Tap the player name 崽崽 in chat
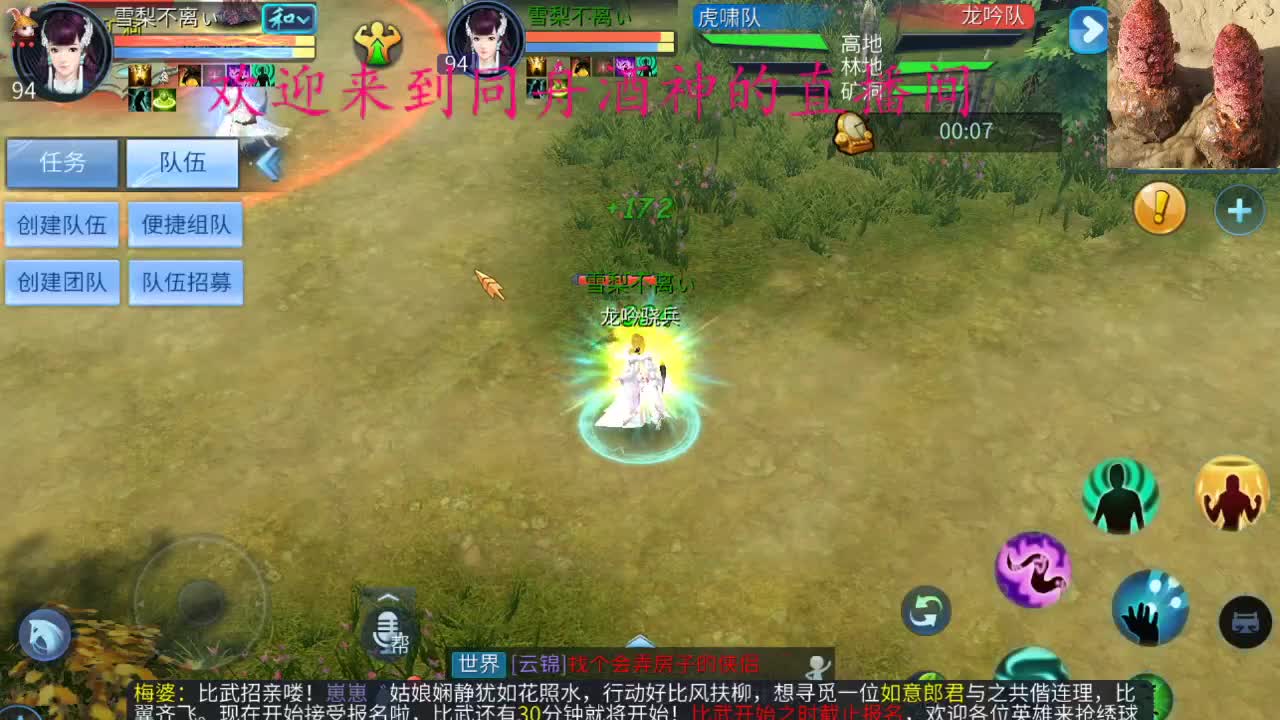Screen dimensions: 1280x720 click(x=347, y=692)
